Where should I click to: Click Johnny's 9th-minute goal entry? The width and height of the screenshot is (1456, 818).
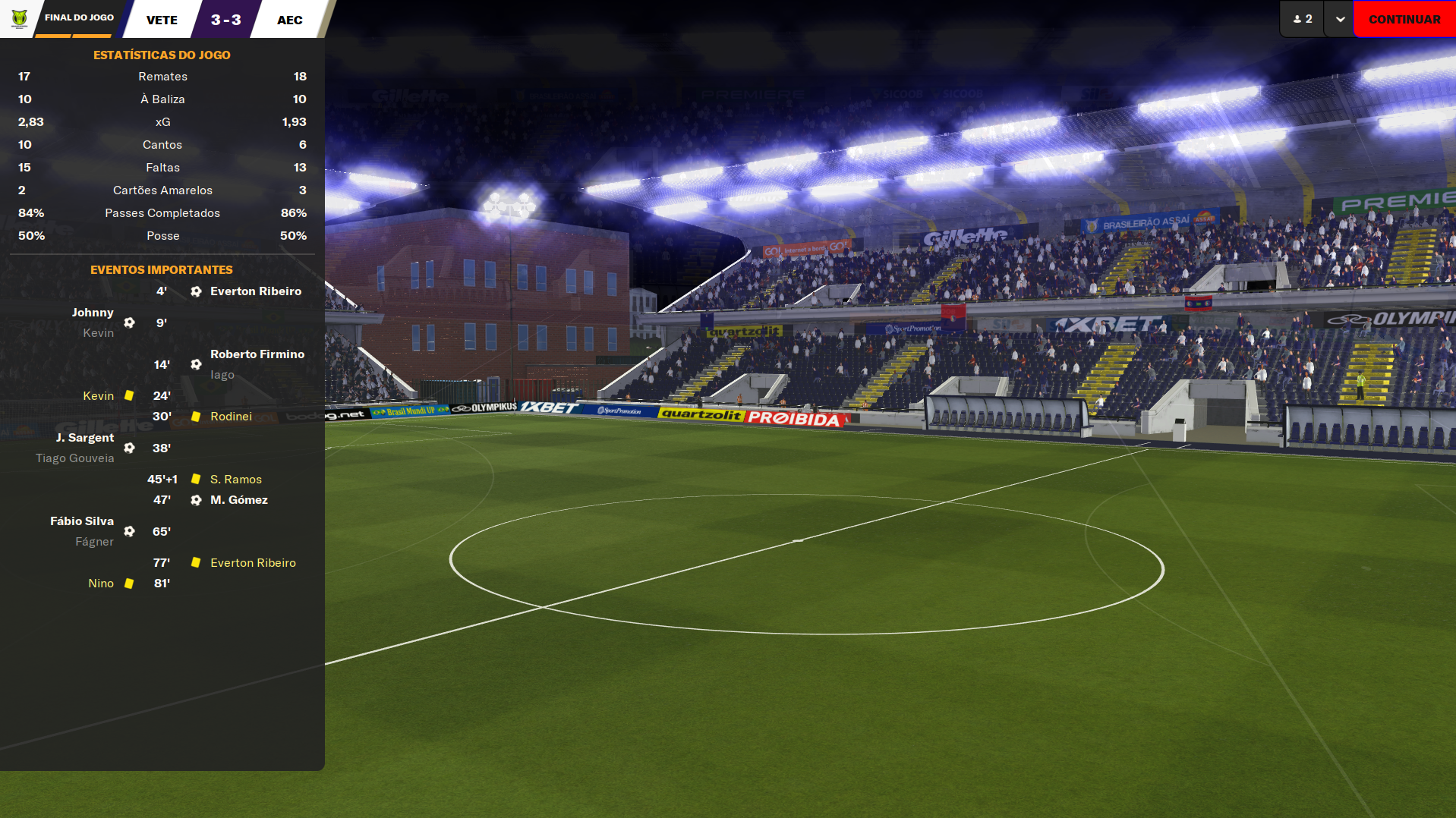(x=92, y=313)
